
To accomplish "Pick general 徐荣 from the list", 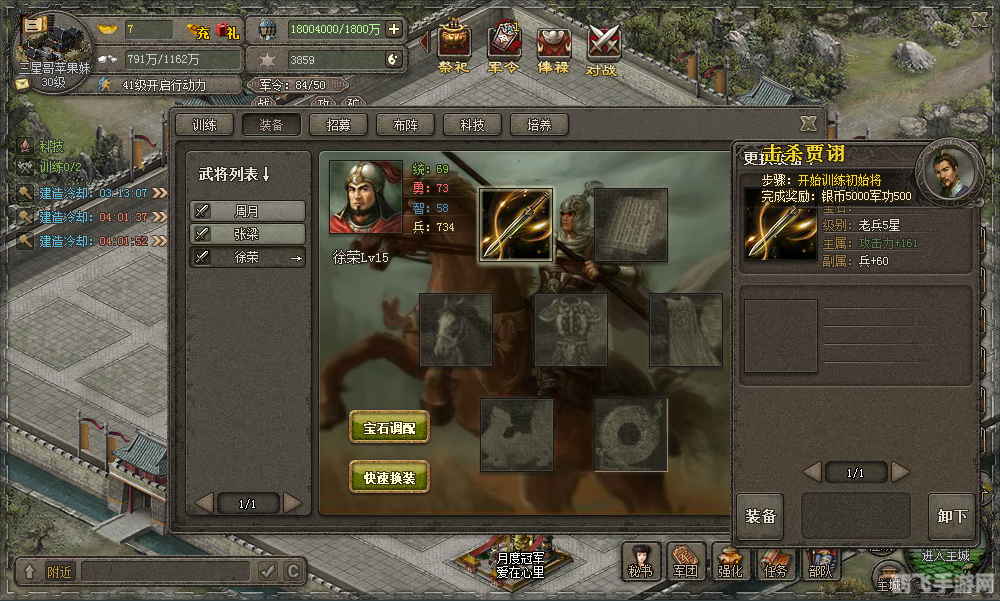I will pos(248,257).
